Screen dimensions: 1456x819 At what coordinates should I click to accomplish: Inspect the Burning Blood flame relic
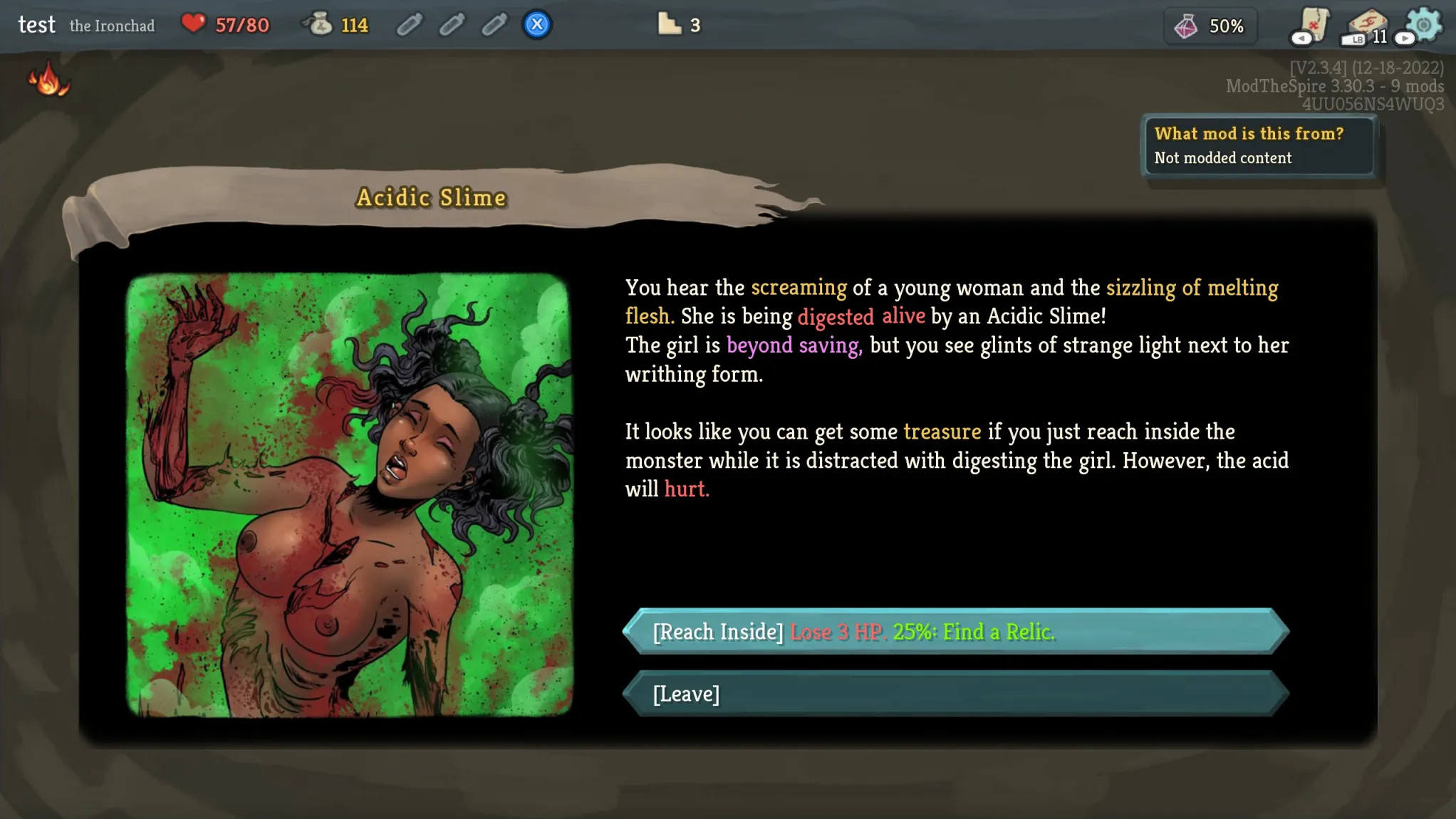tap(48, 79)
